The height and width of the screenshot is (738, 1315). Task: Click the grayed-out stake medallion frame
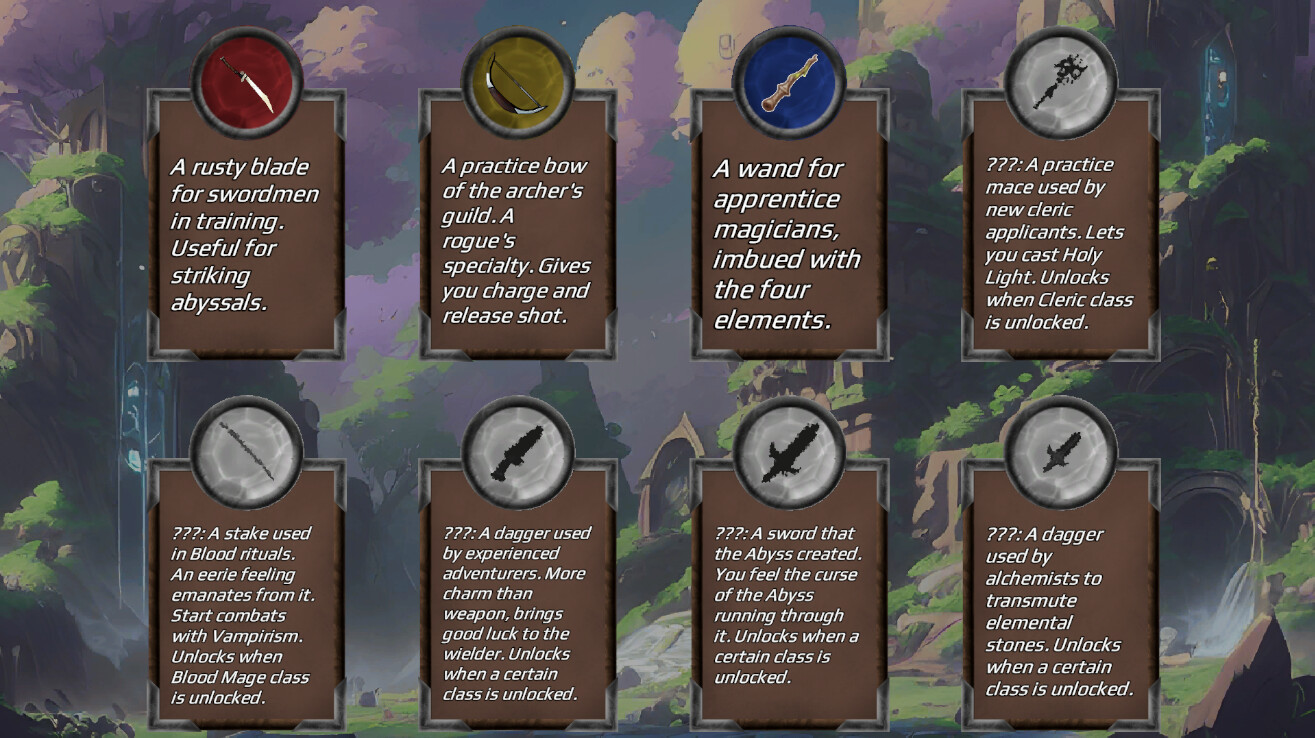point(244,450)
